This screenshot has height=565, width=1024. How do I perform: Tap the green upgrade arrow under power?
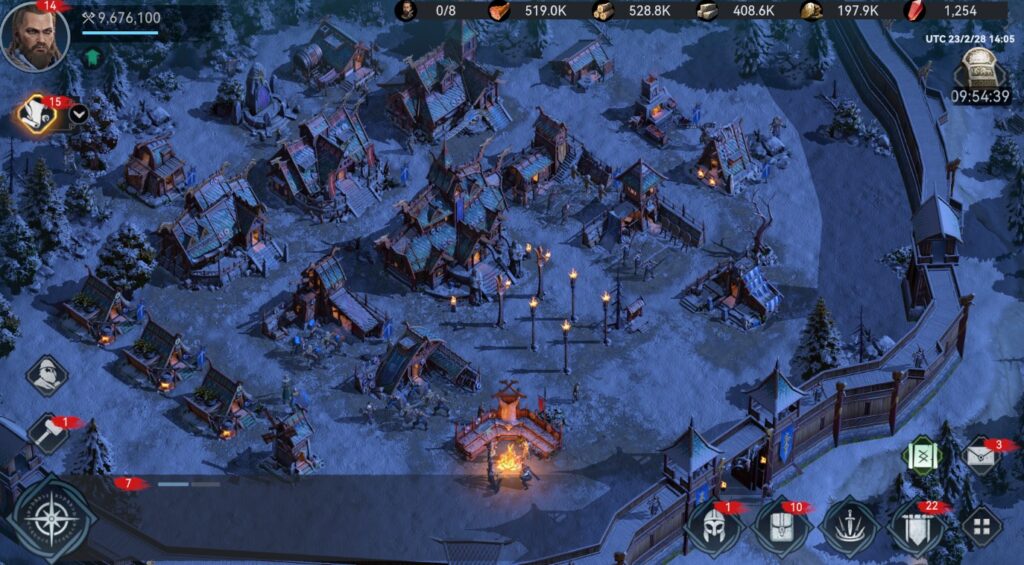[93, 56]
